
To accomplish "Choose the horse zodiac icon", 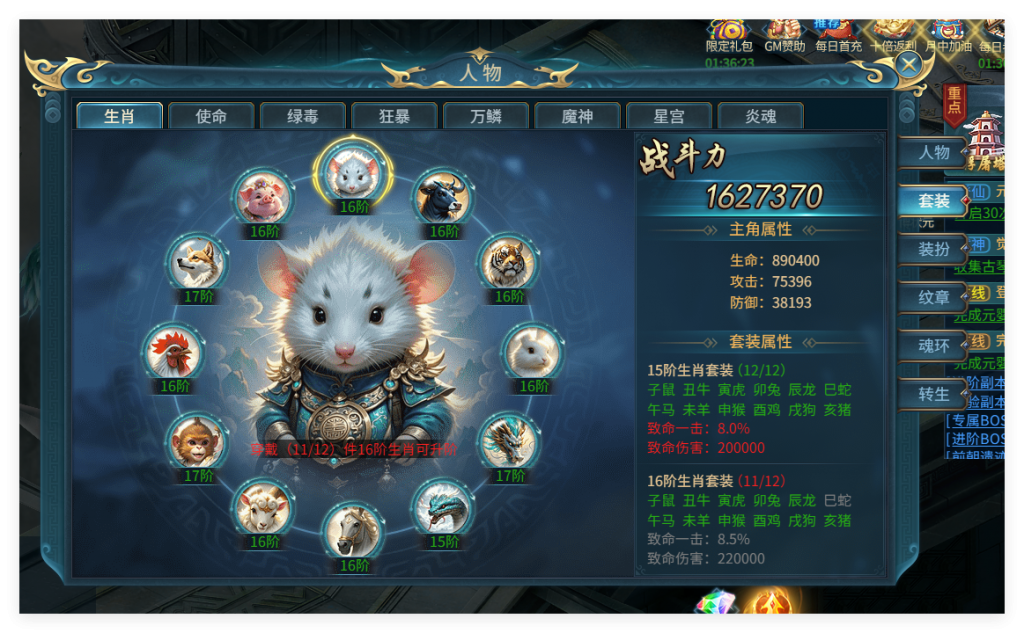I will click(354, 532).
